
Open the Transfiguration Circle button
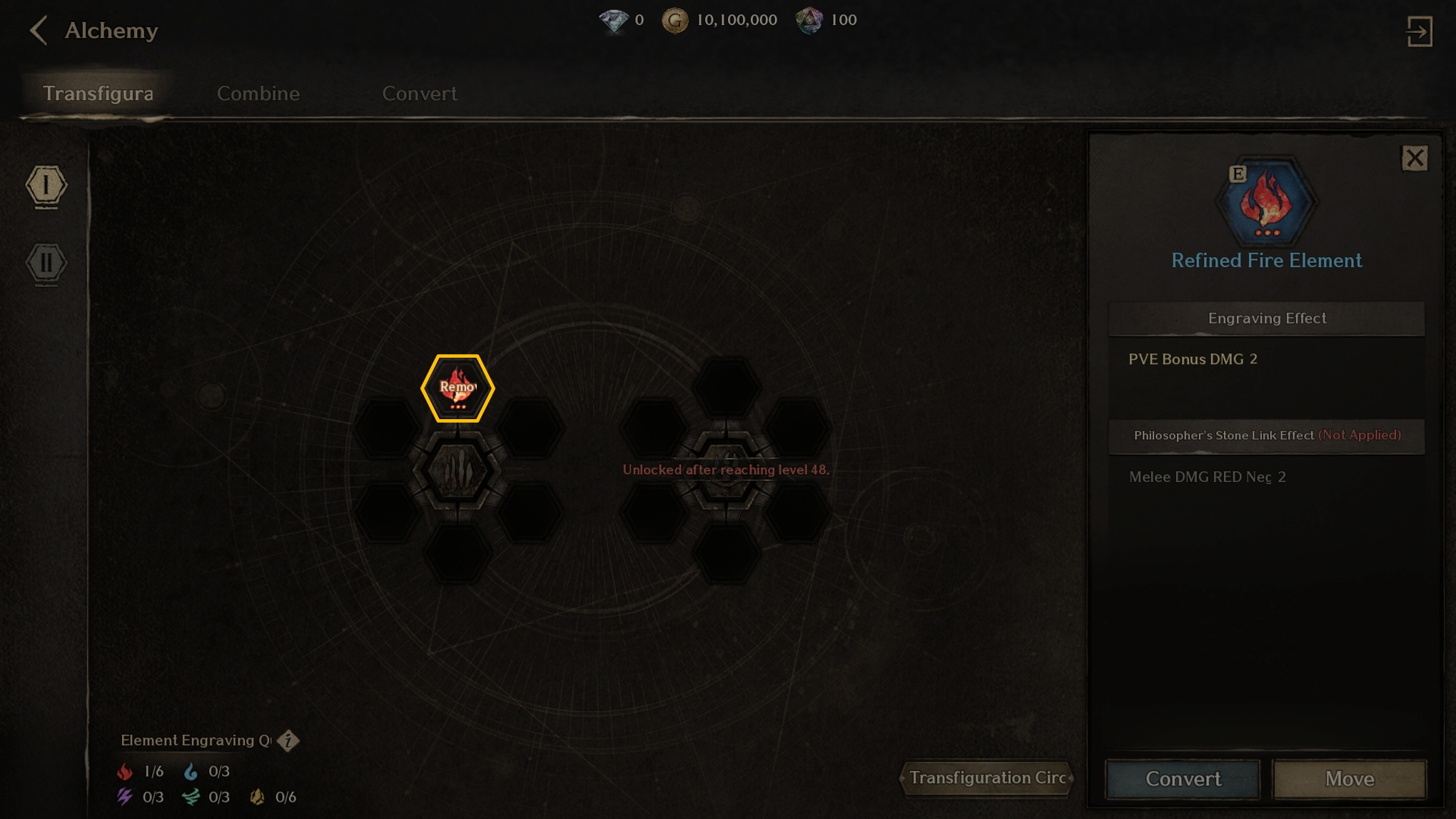pos(987,778)
